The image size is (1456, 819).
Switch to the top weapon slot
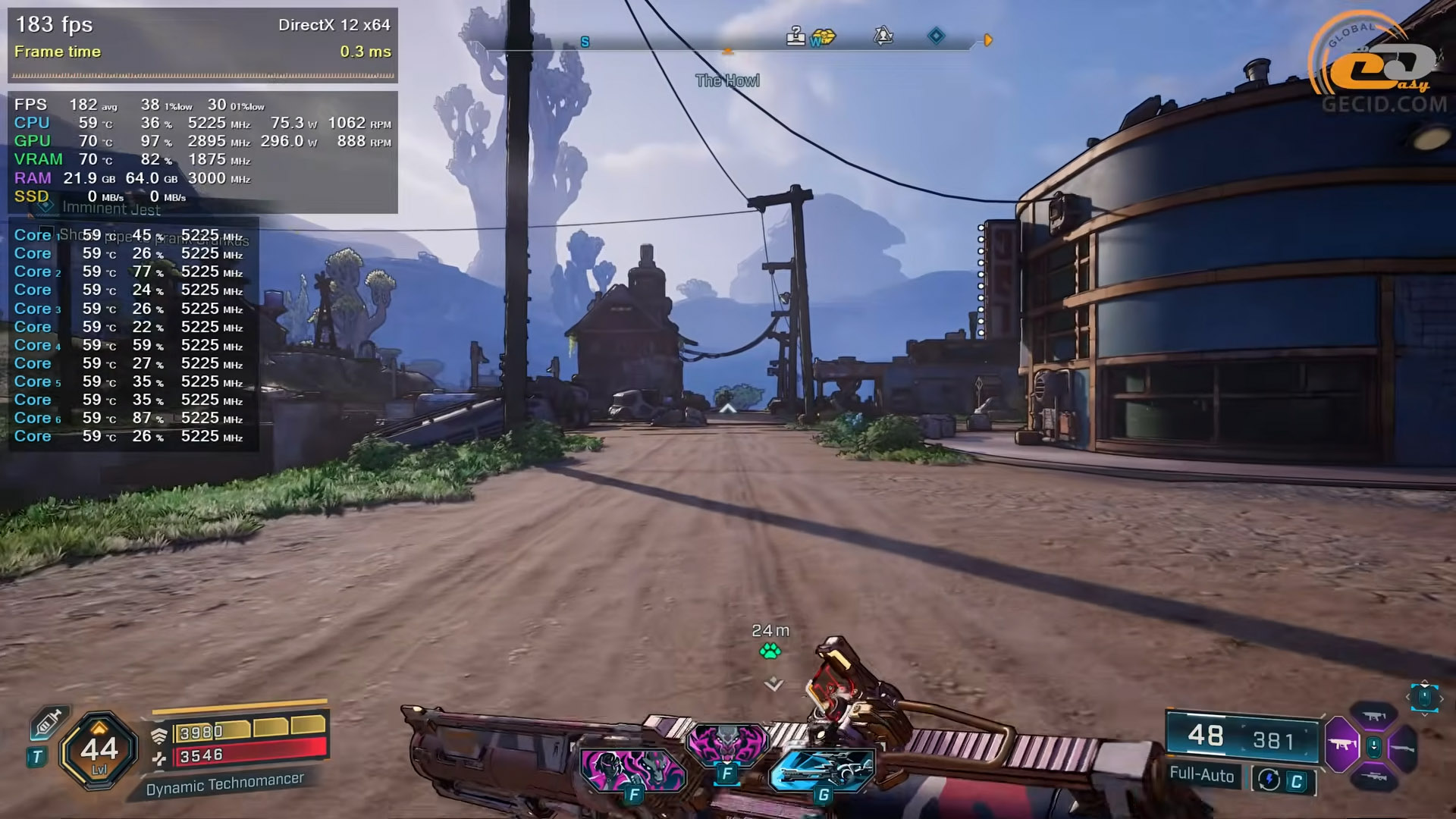coord(1374,717)
